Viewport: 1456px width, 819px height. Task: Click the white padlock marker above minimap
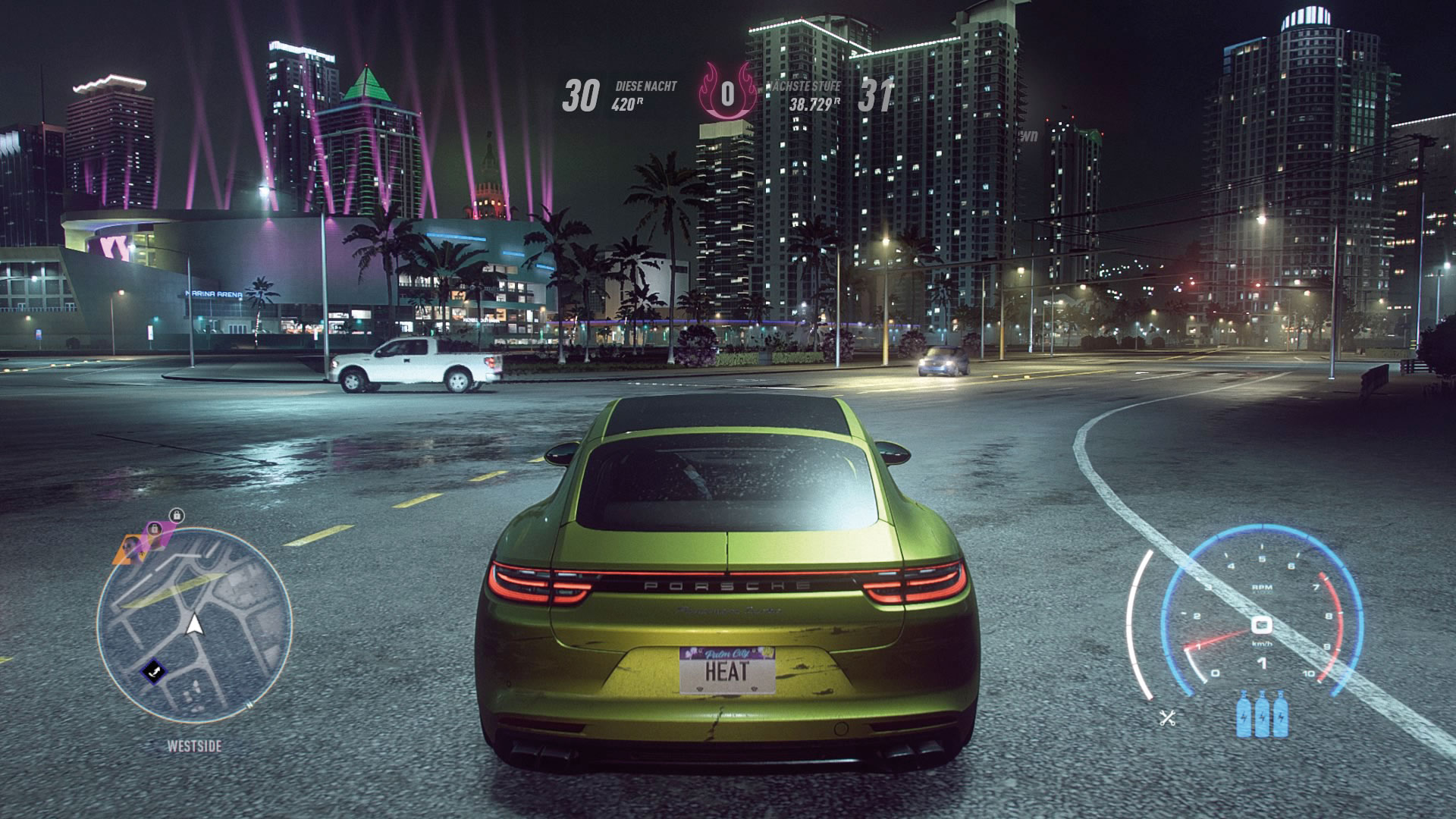177,516
